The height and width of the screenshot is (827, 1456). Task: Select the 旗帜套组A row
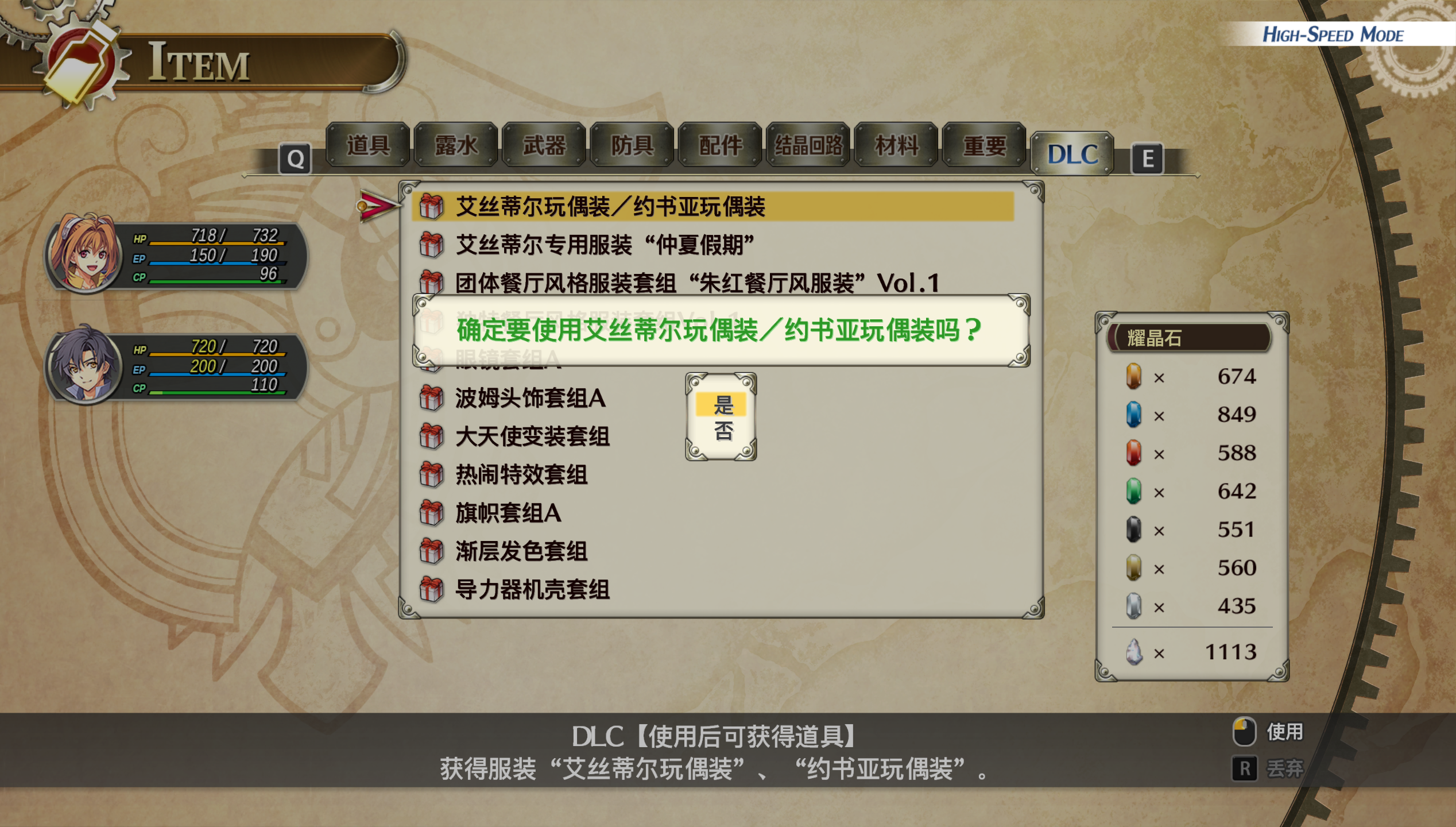pyautogui.click(x=508, y=513)
